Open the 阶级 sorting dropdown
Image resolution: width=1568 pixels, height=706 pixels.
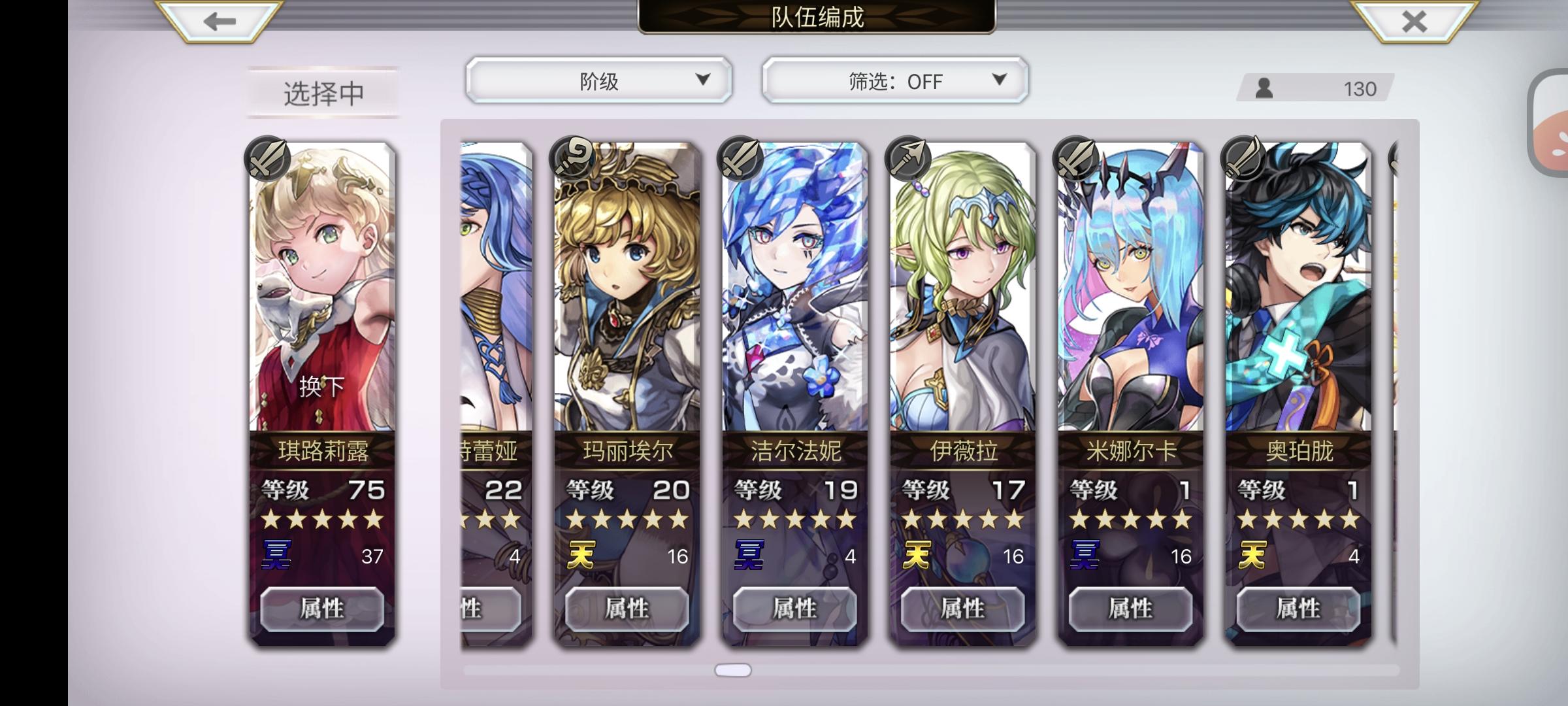click(598, 81)
